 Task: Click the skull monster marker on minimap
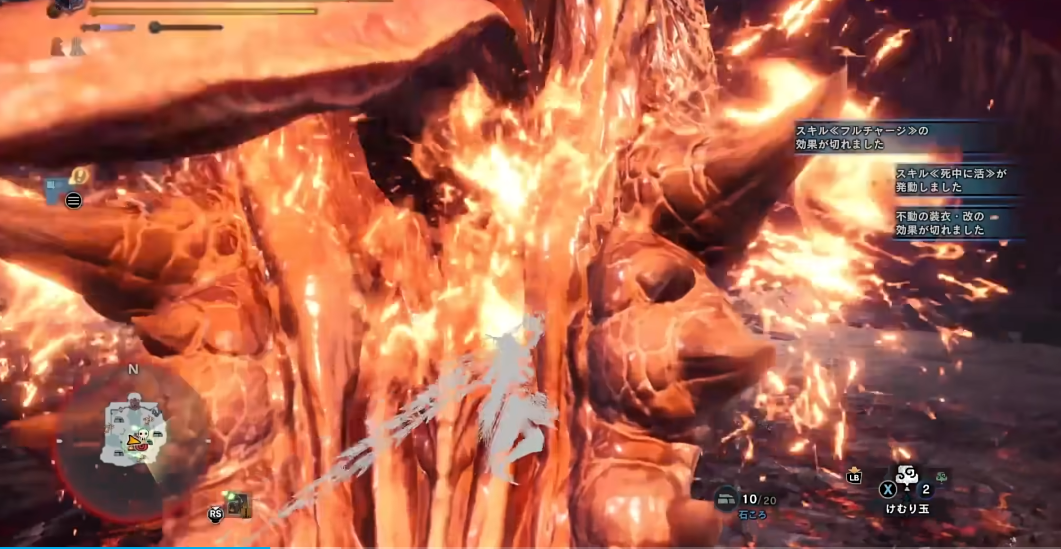144,436
